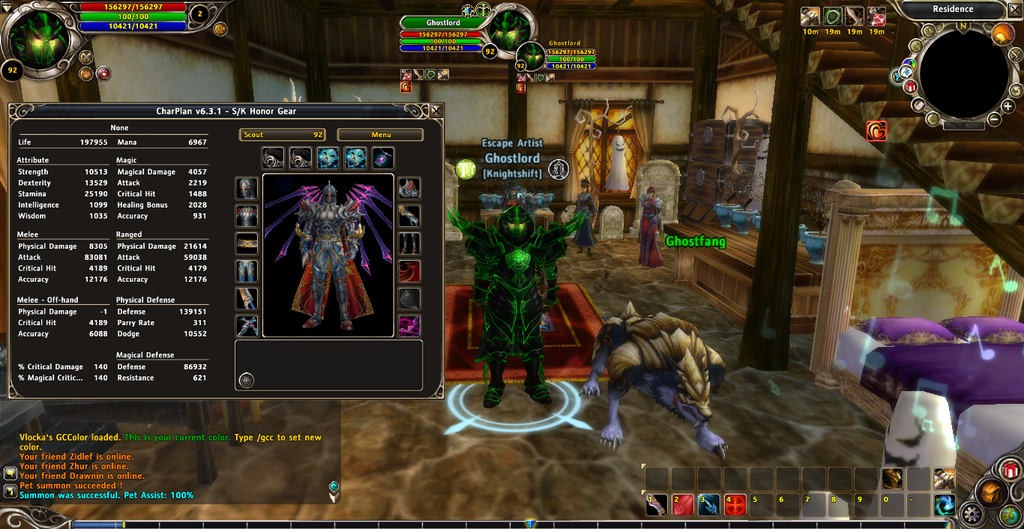Use the red crosshair skill in slot 4

tap(737, 502)
